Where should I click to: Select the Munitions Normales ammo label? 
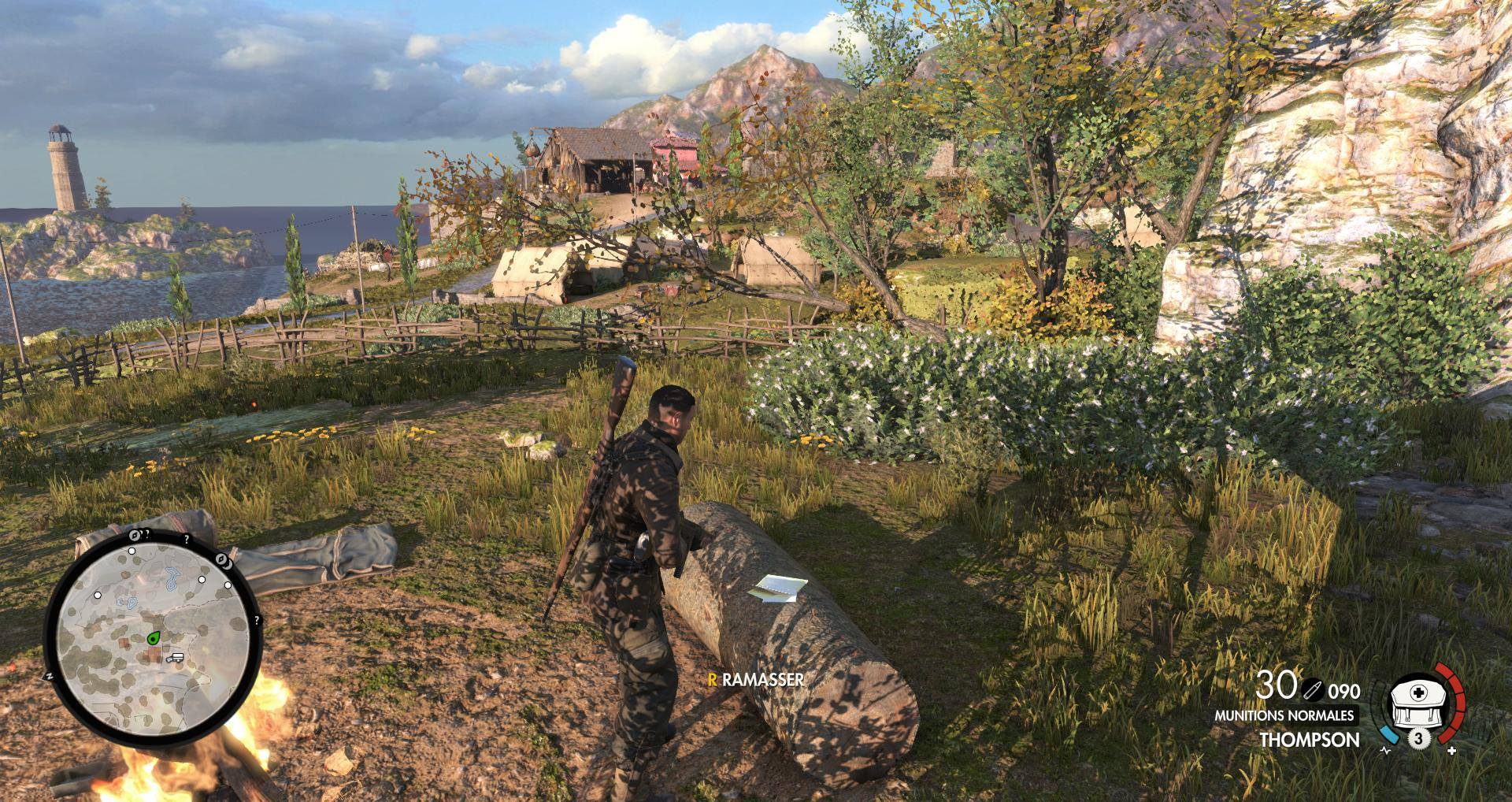1284,715
